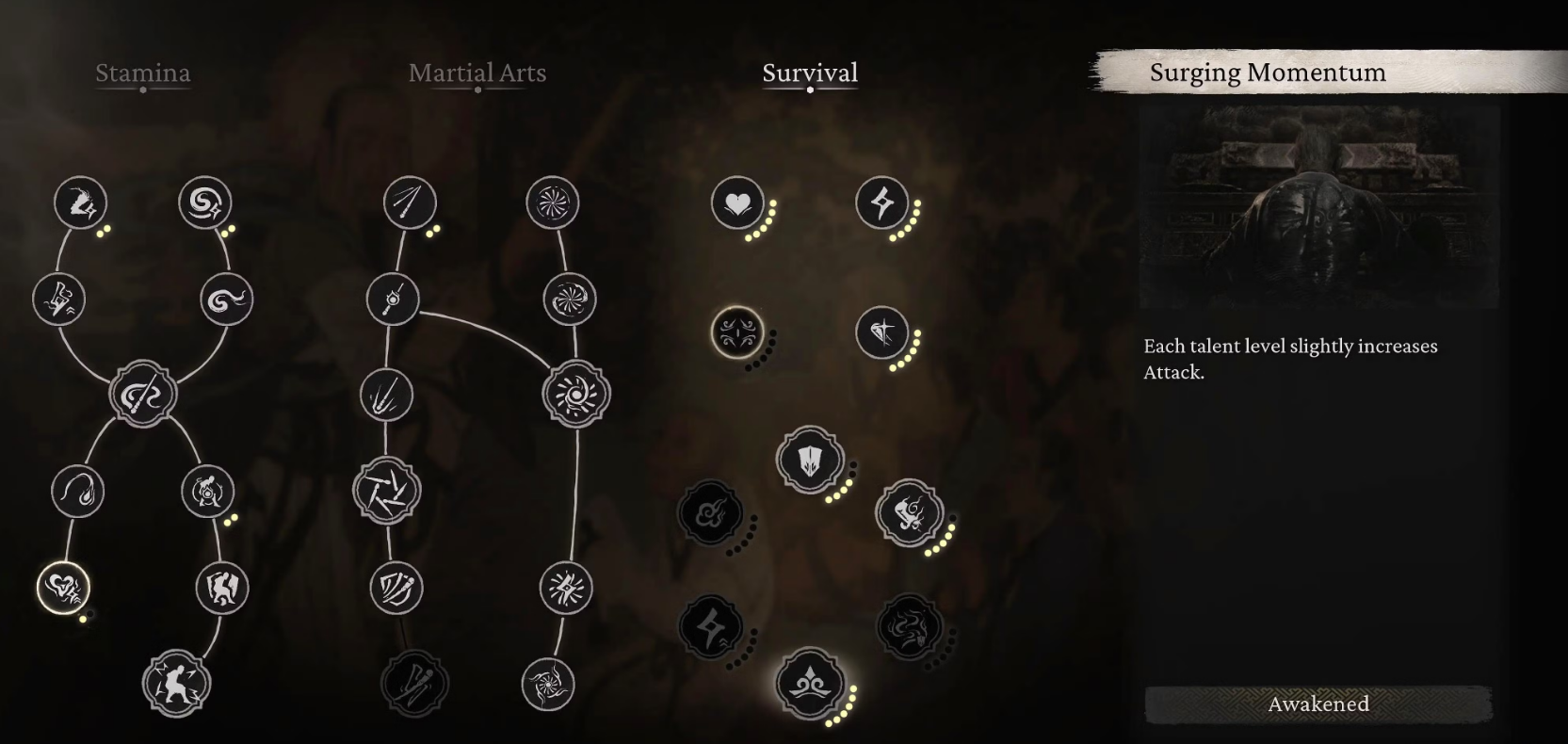This screenshot has width=1568, height=744.
Task: Pick the glowing heart-swirl Stamina node
Action: [x=63, y=588]
